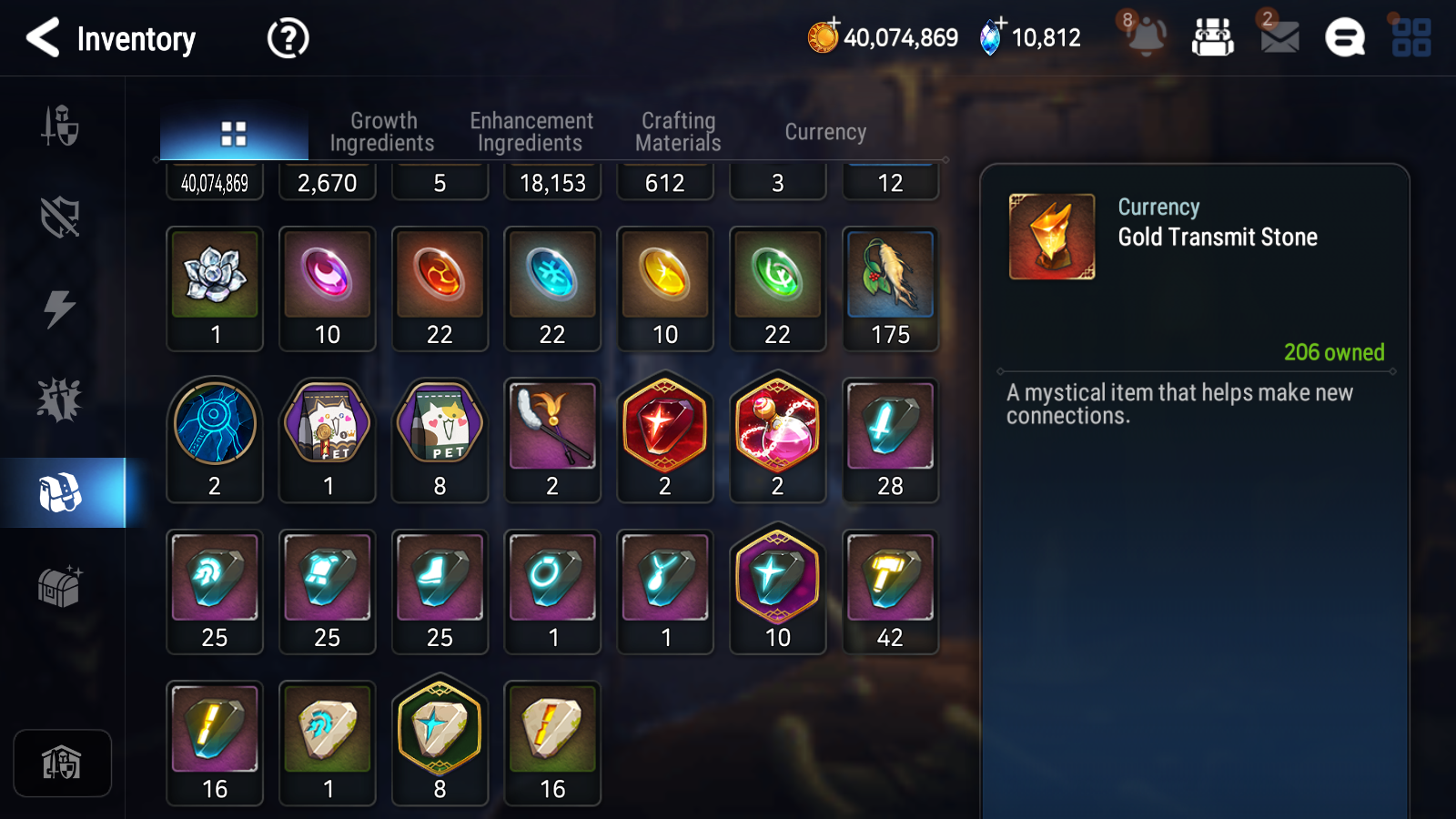The image size is (1456, 819).
Task: Open the question mark help button
Action: [x=288, y=39]
